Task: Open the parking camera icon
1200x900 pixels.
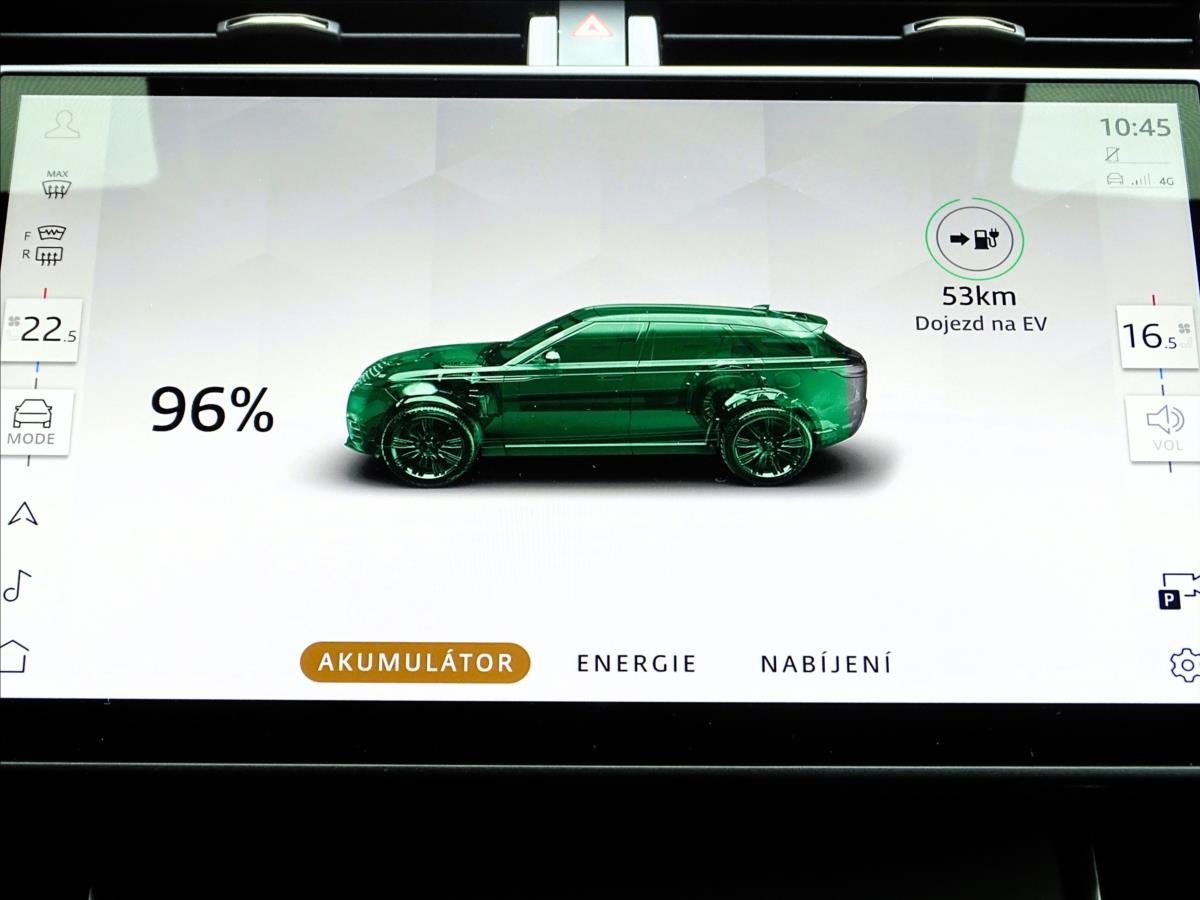Action: tap(1178, 591)
